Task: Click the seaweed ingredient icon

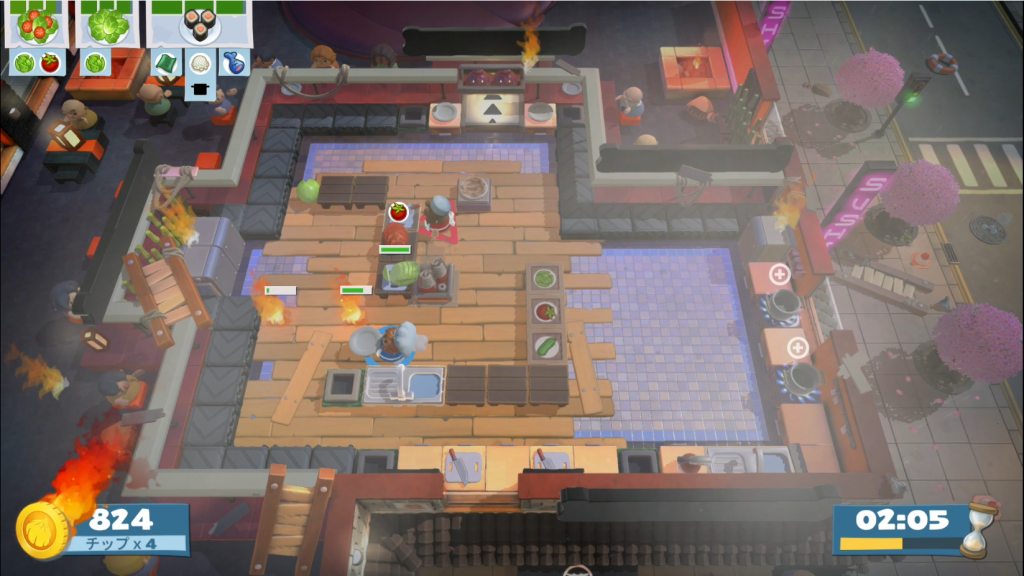Action: pyautogui.click(x=166, y=63)
